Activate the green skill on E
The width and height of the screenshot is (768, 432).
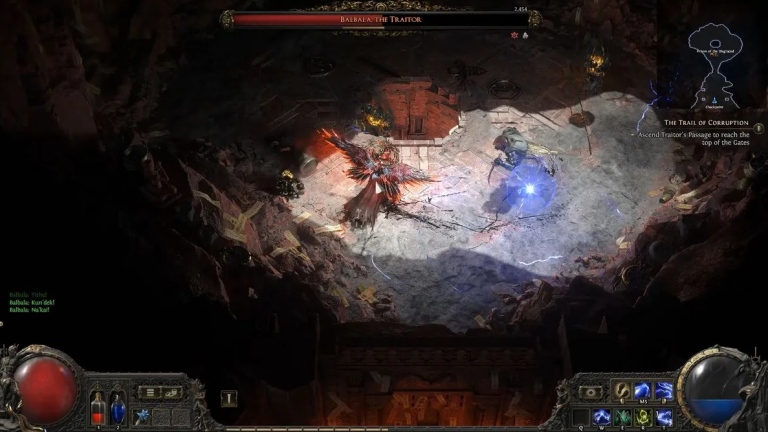pos(624,416)
